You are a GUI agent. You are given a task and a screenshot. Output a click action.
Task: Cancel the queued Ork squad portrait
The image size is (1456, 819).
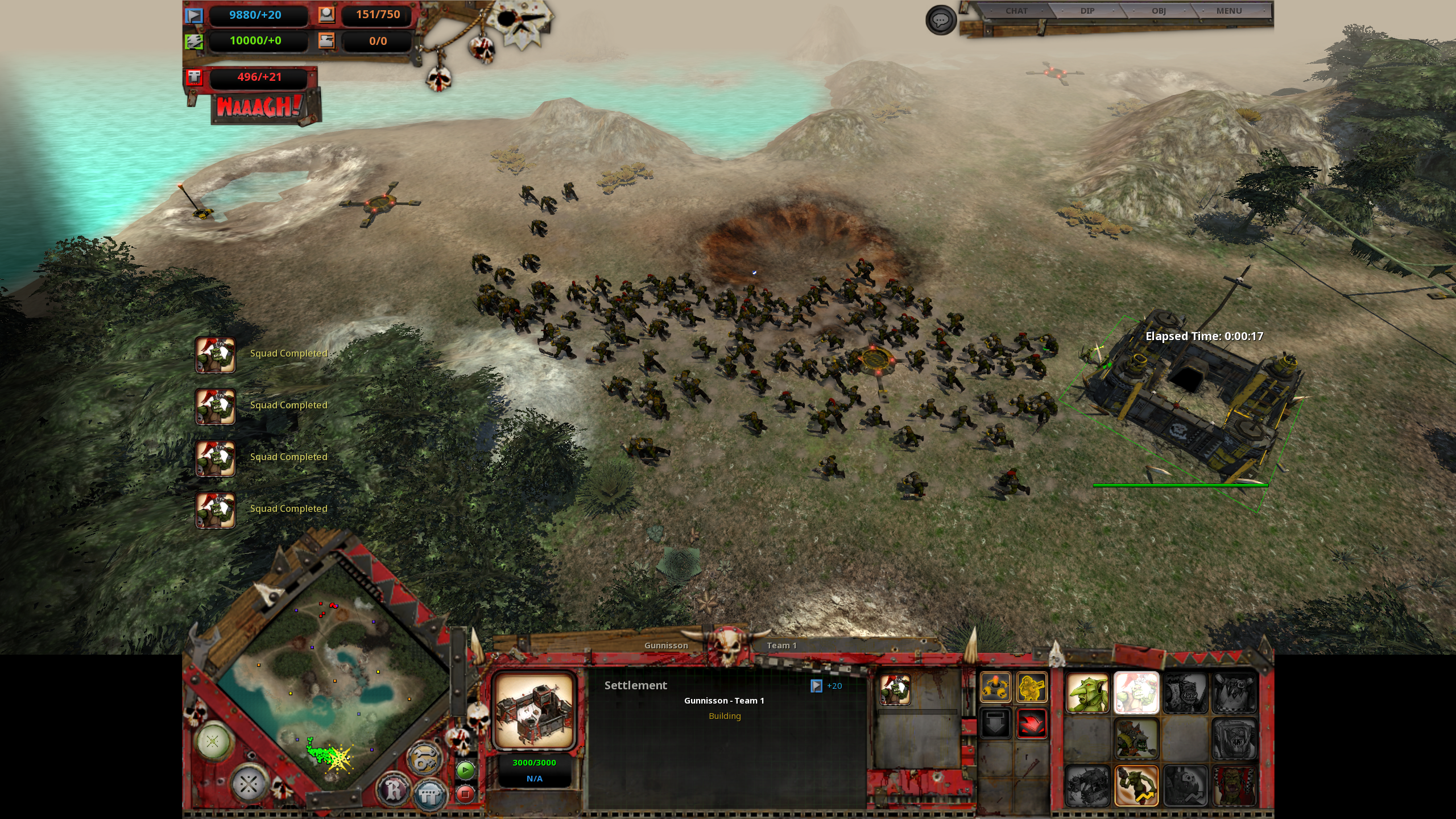point(895,690)
